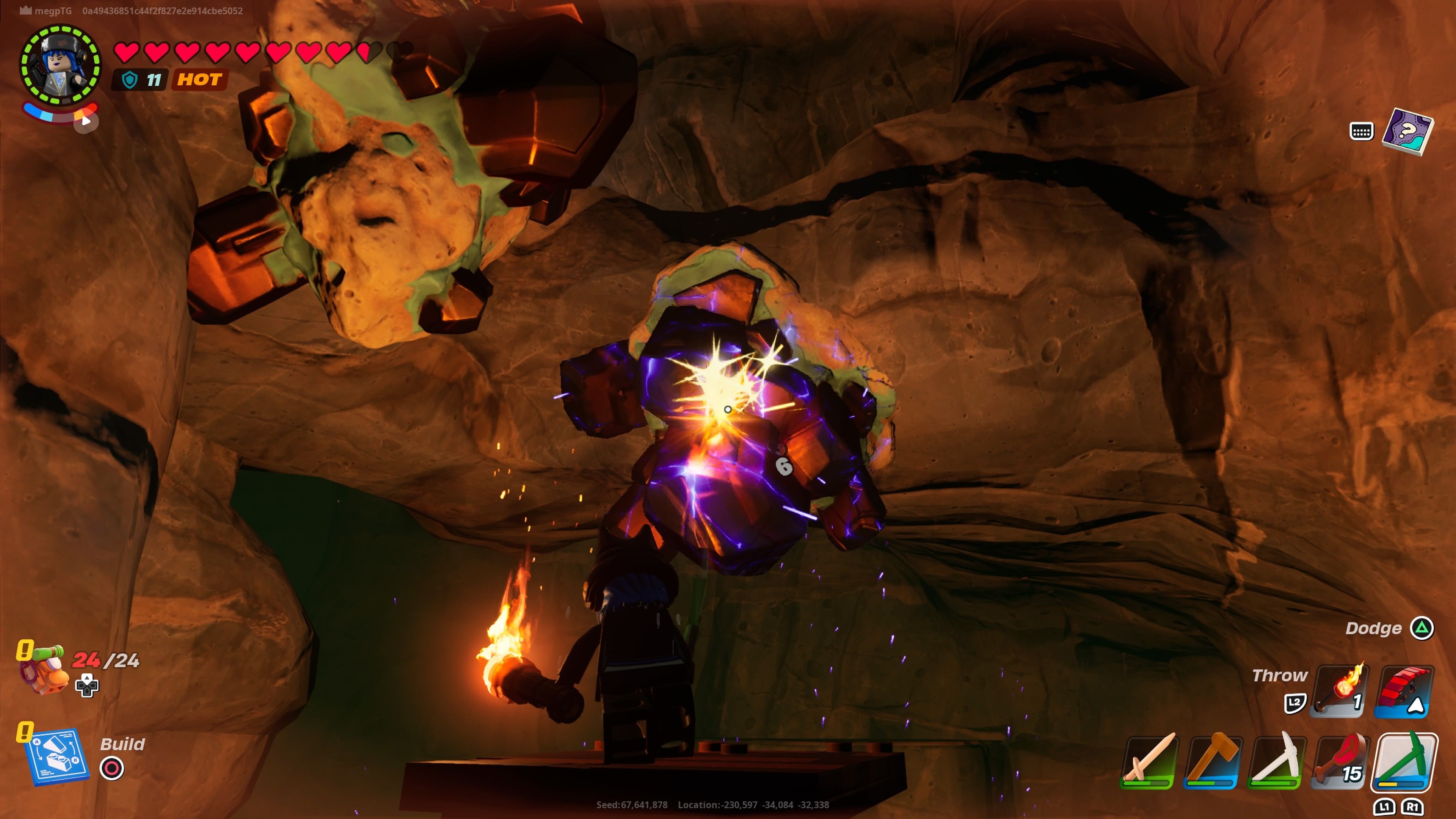Click the highlighted green pickaxe slot
The height and width of the screenshot is (819, 1456).
[1404, 761]
